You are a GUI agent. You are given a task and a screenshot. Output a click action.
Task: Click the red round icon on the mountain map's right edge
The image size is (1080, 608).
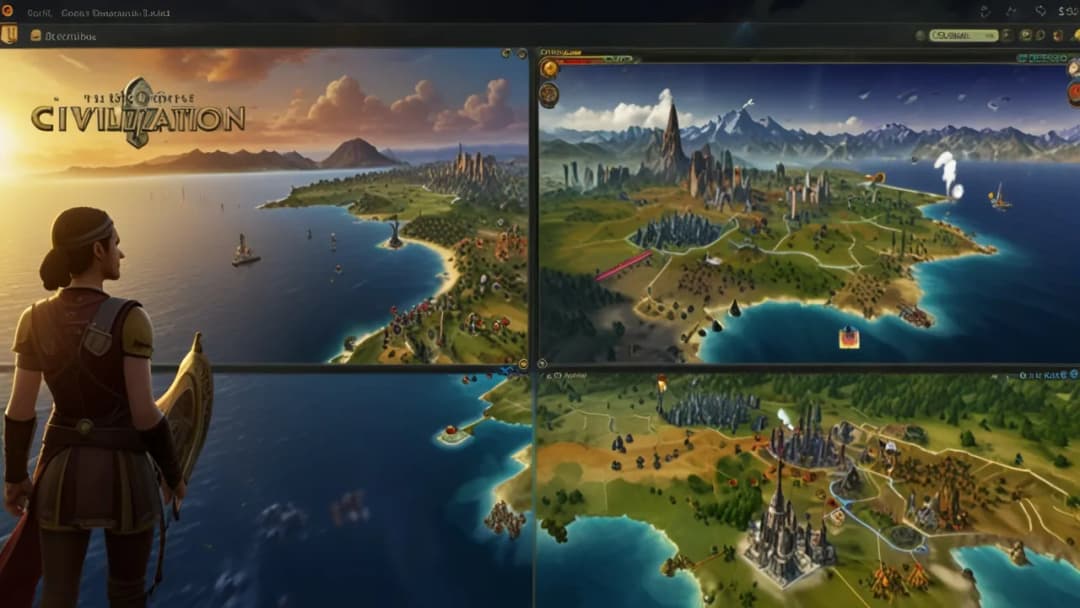tap(1074, 93)
